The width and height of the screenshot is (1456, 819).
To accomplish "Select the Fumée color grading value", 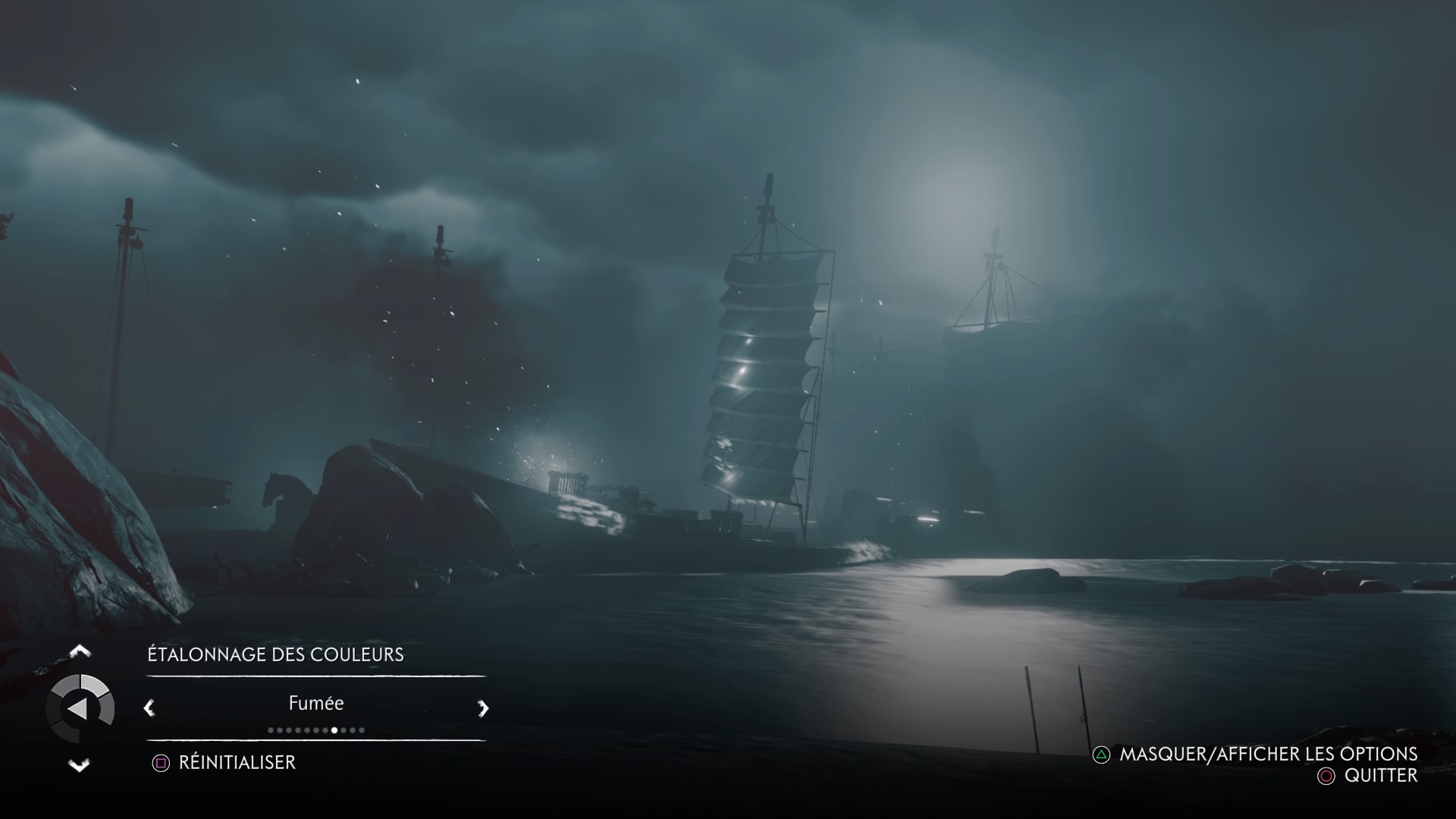I will [316, 704].
